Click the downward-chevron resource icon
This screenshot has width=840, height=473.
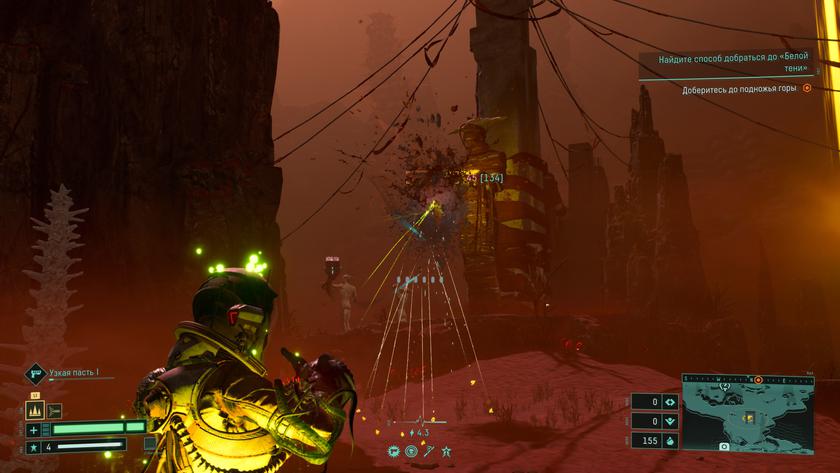[670, 421]
